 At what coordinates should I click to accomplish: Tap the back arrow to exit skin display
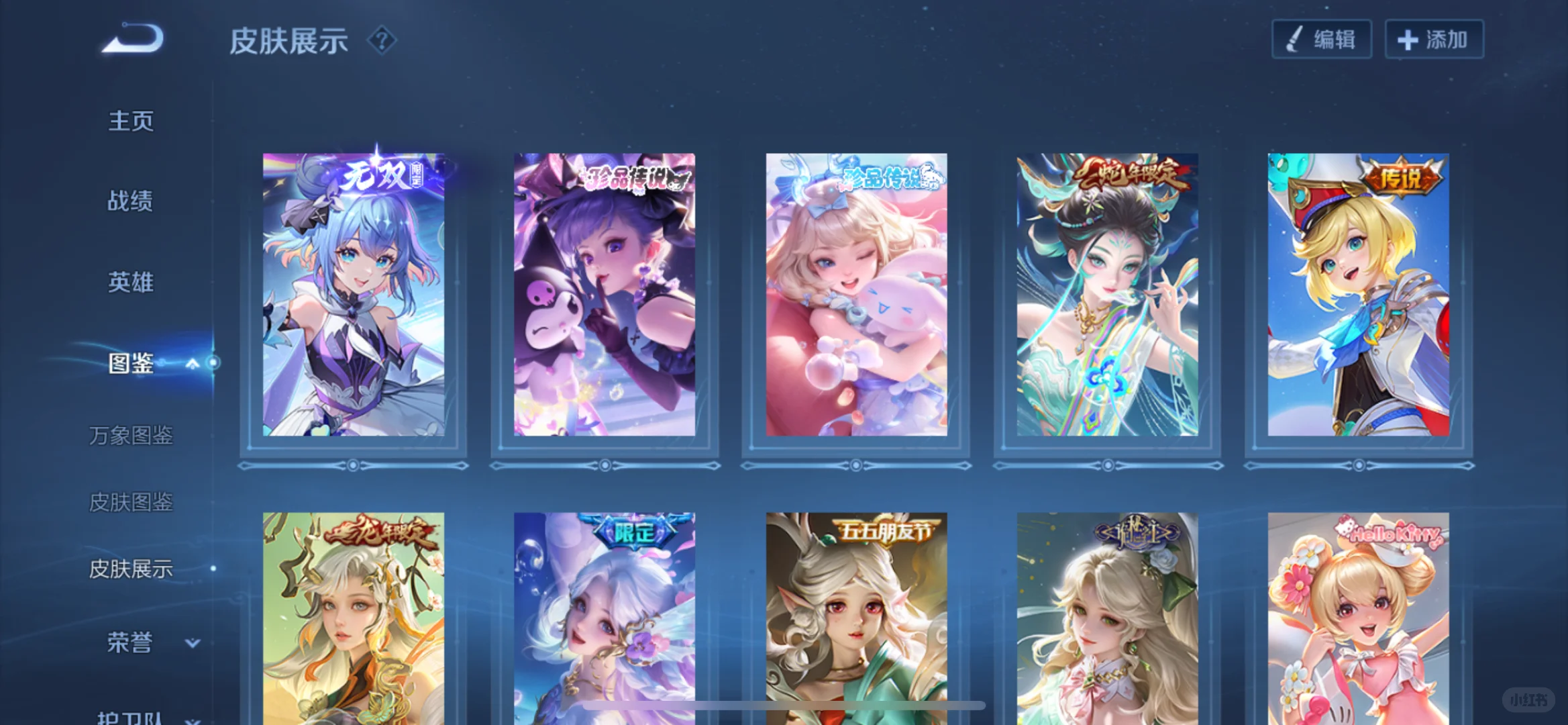(x=132, y=38)
